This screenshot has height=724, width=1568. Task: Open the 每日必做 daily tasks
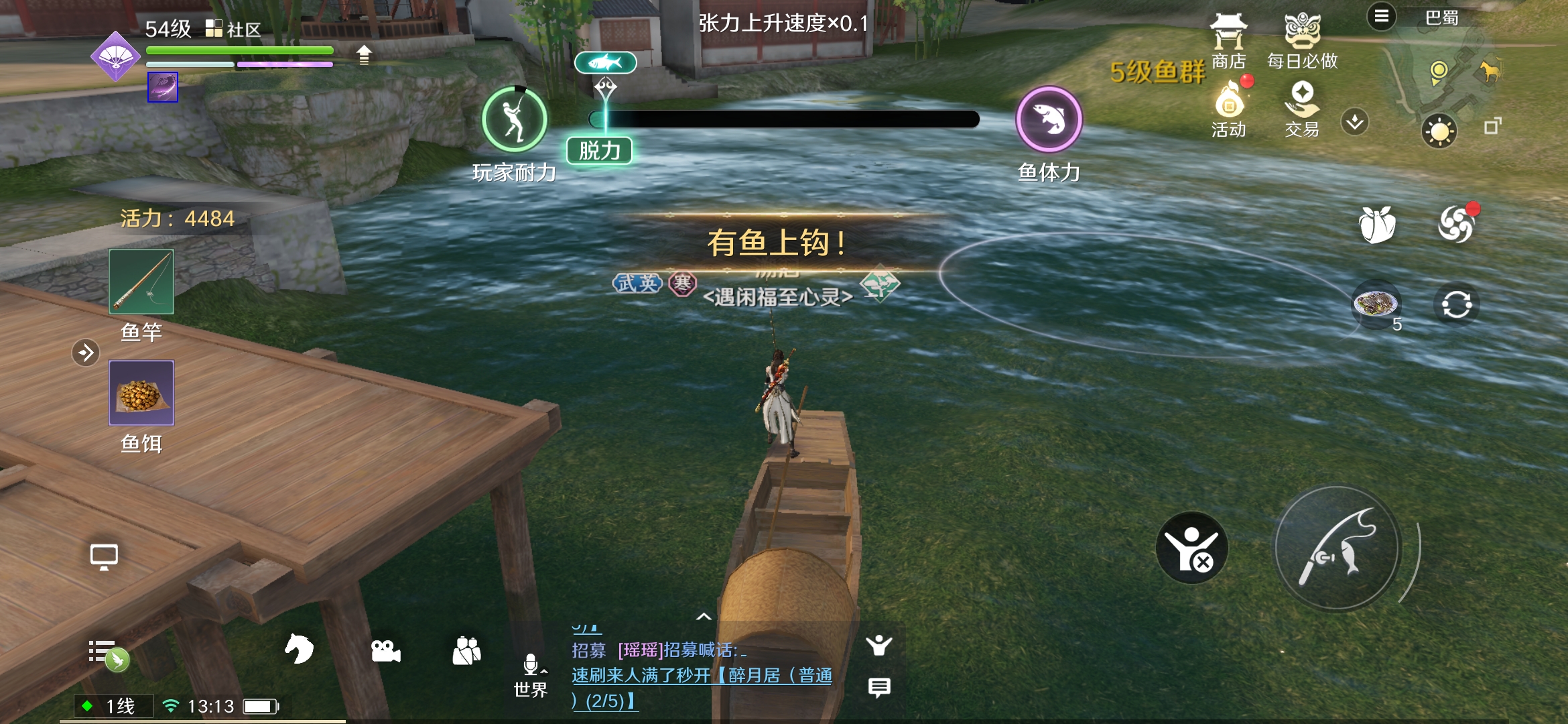(x=1302, y=40)
